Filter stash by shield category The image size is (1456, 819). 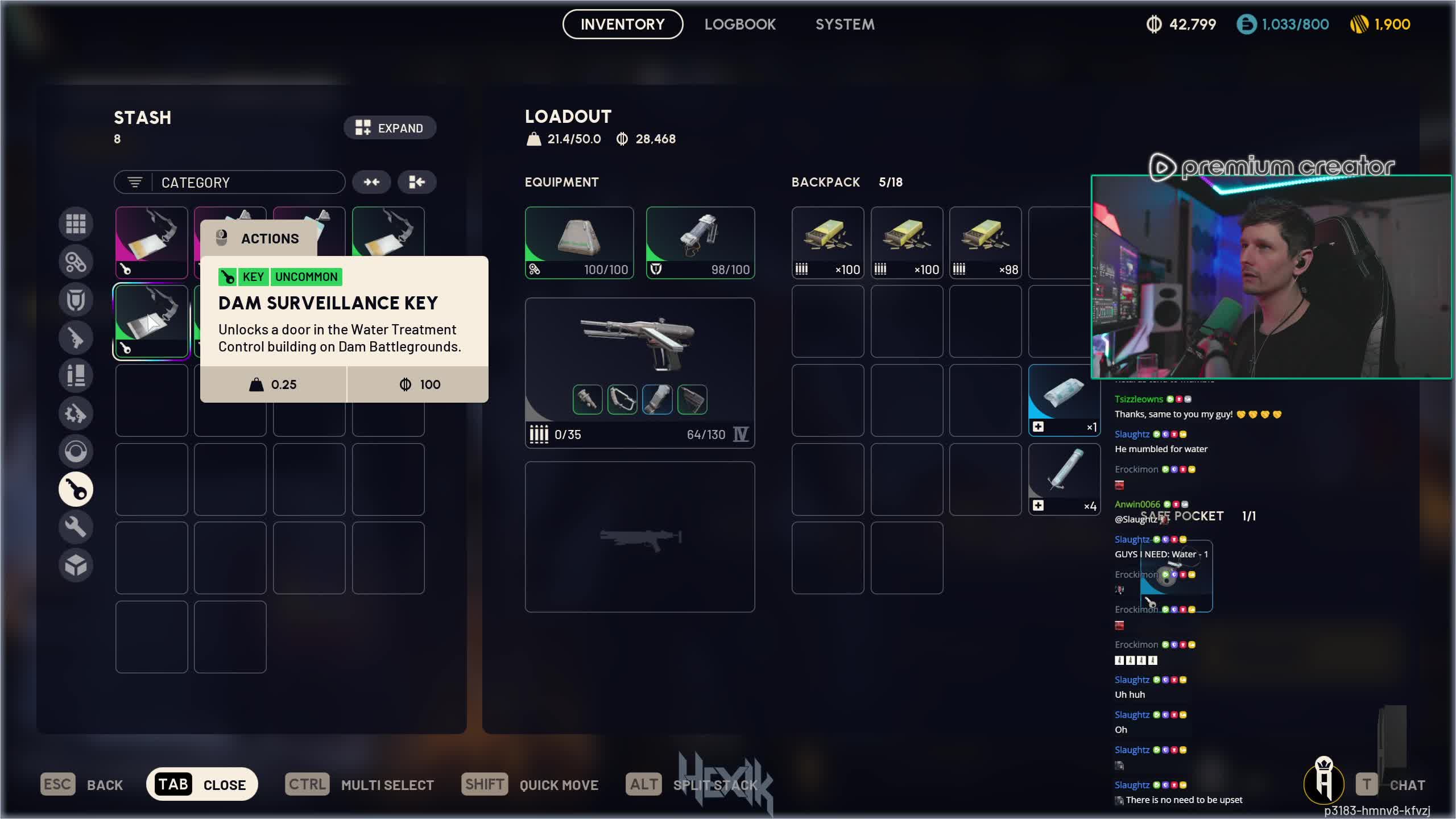click(76, 300)
